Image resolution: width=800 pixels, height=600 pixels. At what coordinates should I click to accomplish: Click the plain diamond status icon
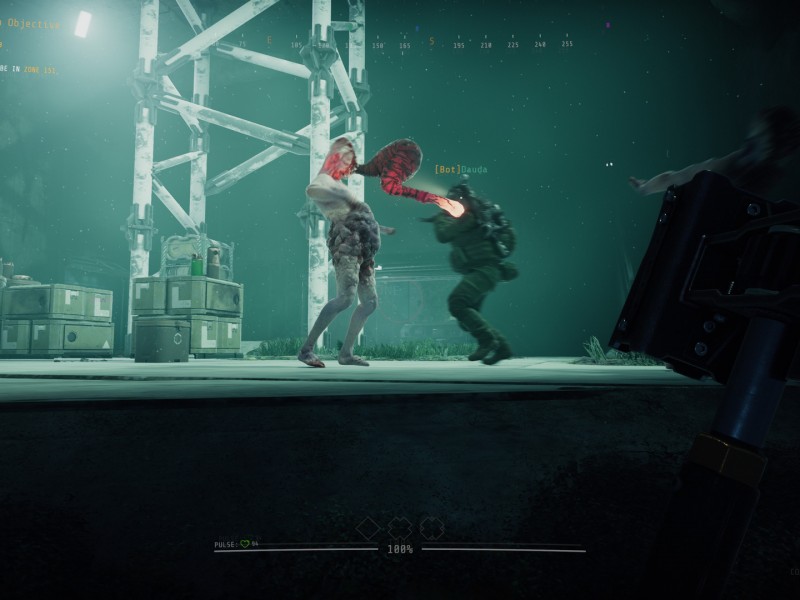coord(368,527)
